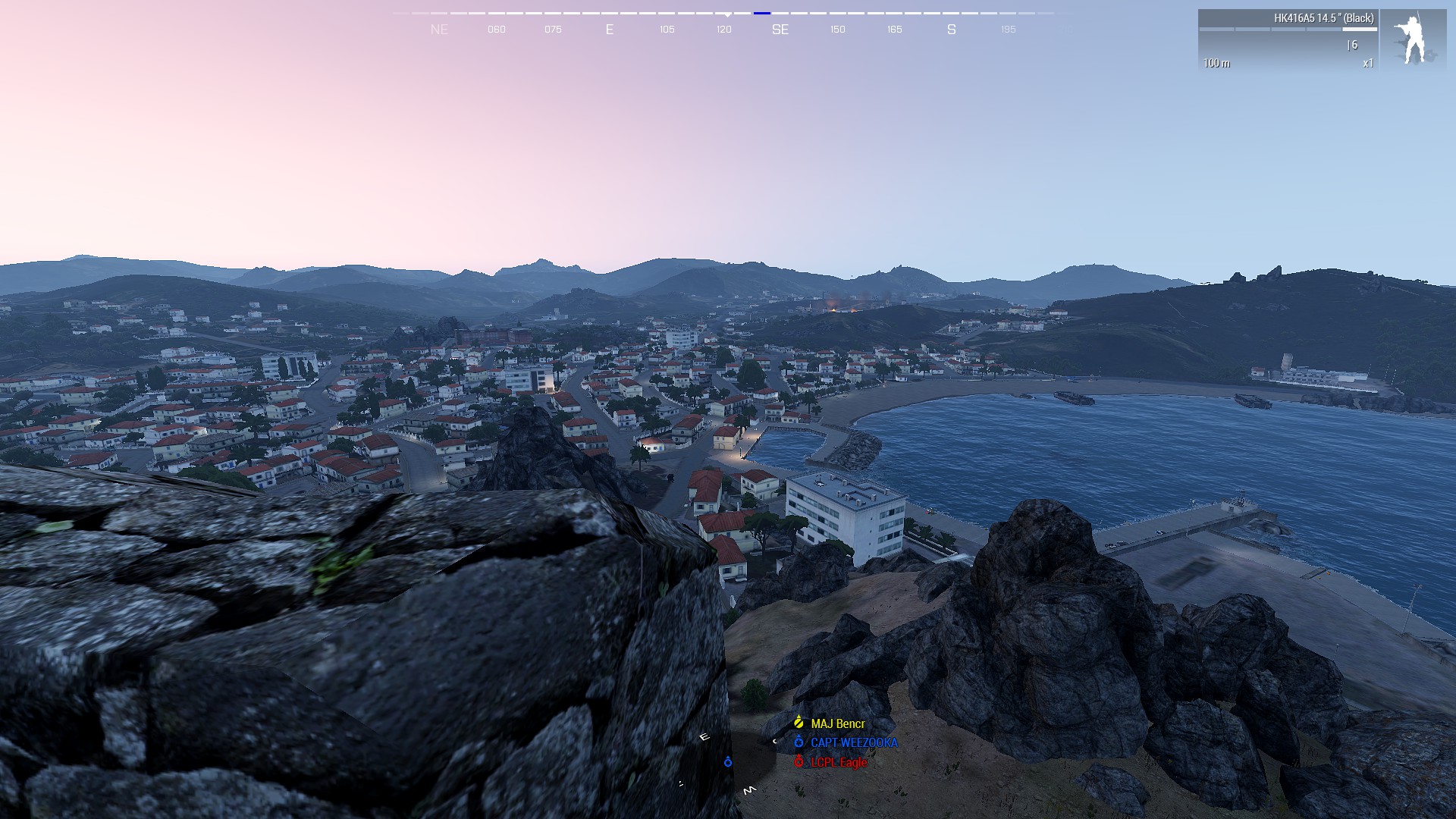Select MAJ Bencr in the squad list
Image resolution: width=1456 pixels, height=819 pixels.
(837, 723)
